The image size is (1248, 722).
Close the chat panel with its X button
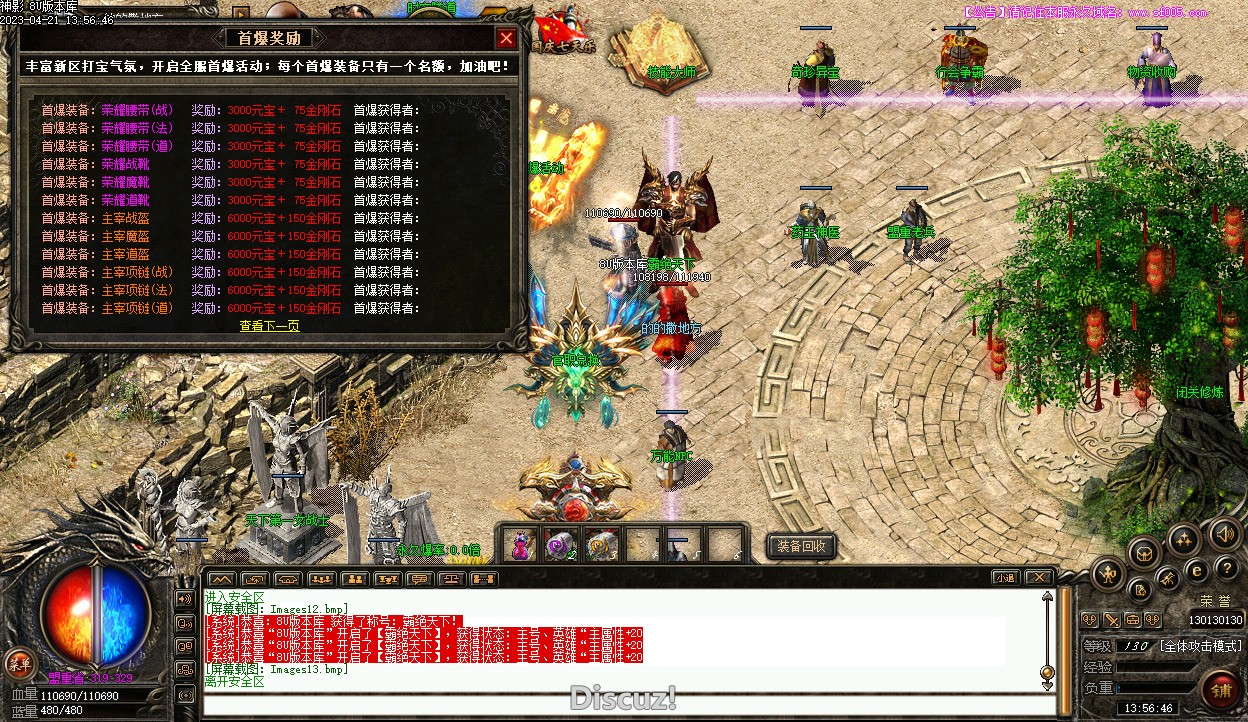(x=1039, y=578)
